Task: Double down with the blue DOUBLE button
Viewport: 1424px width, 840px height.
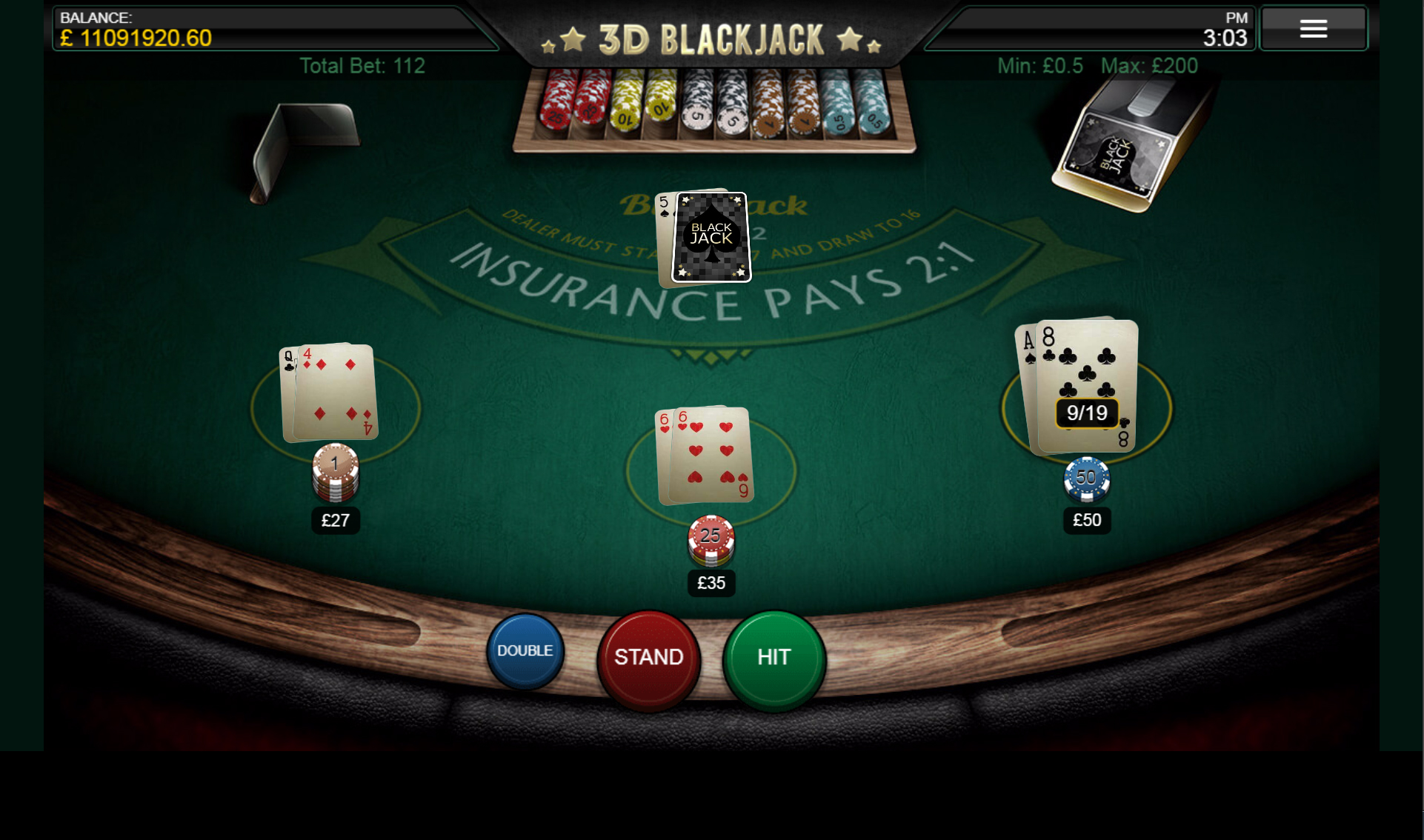Action: [525, 651]
